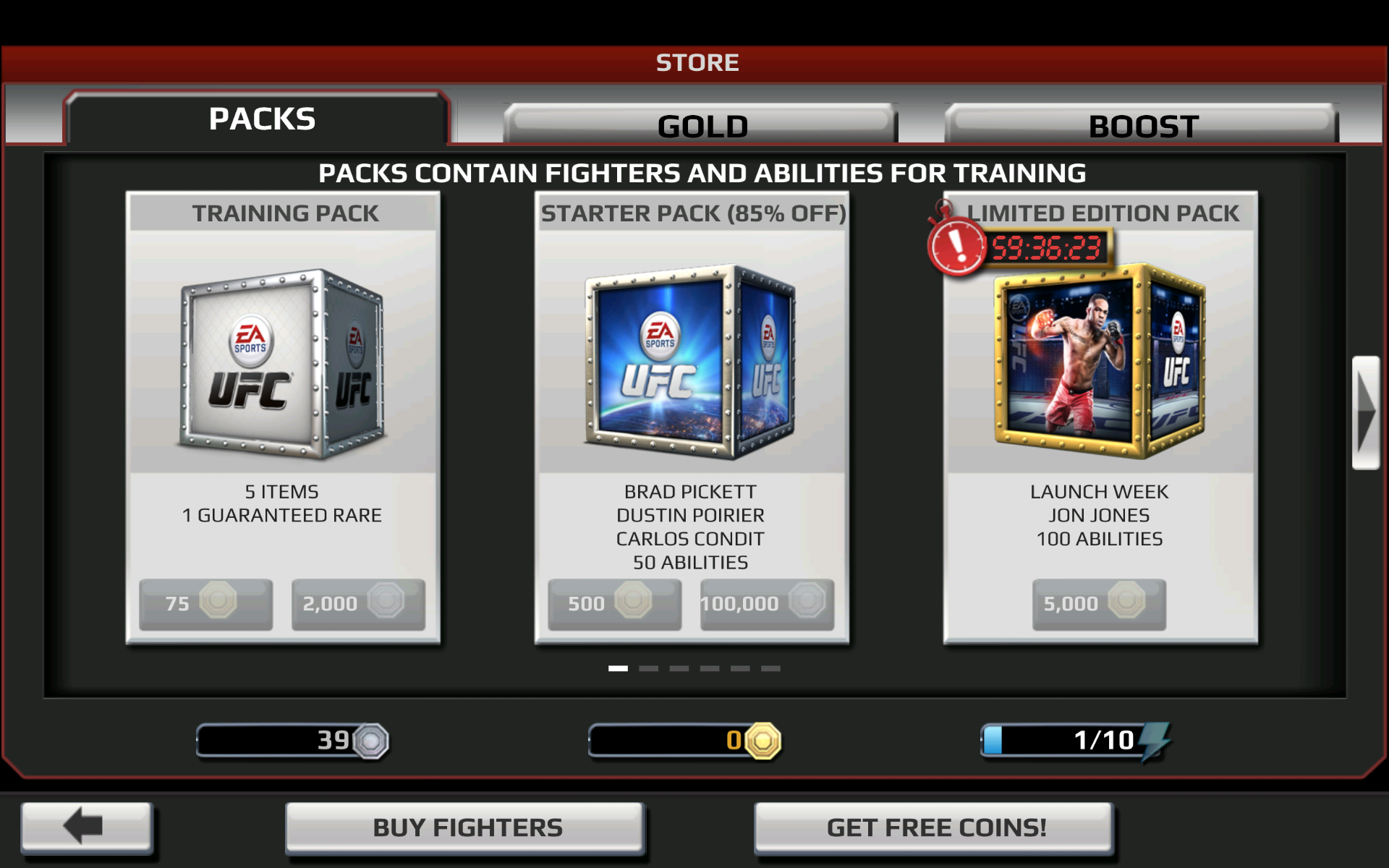This screenshot has width=1389, height=868.
Task: Buy Starter Pack for 500 coins
Action: 613,602
